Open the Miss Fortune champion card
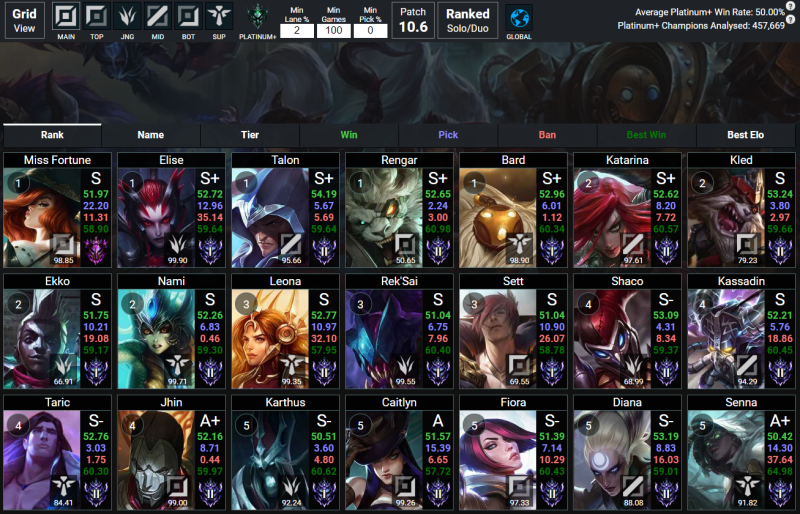 pos(56,211)
